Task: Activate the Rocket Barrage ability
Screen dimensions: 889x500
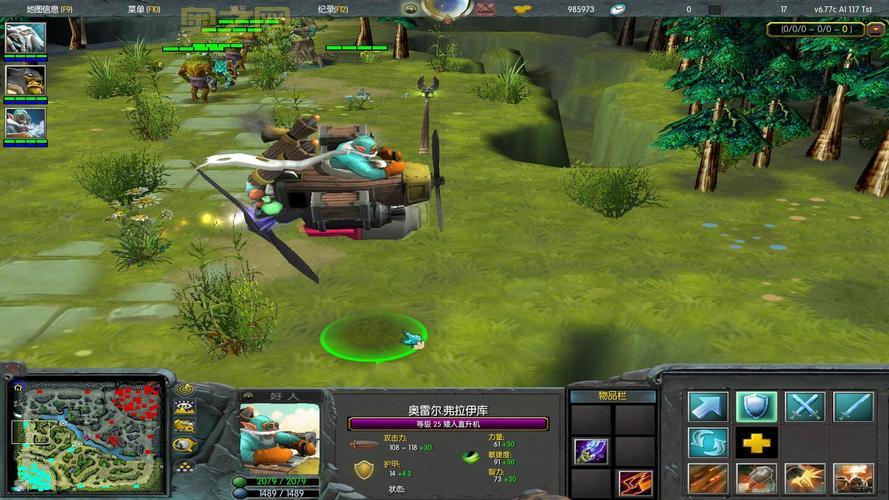Action: tap(708, 479)
